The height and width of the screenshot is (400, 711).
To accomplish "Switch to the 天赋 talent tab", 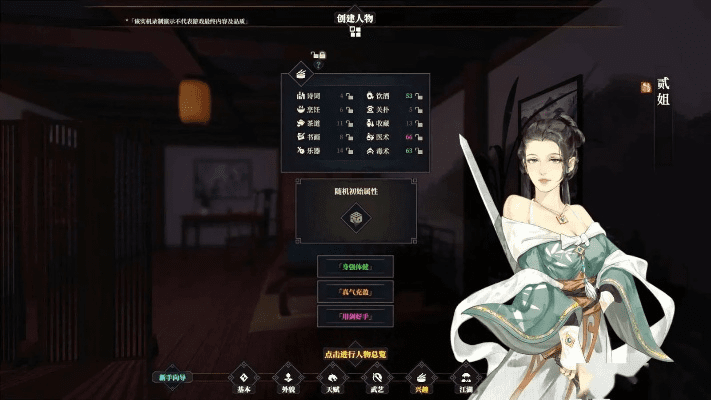I will pyautogui.click(x=332, y=377).
